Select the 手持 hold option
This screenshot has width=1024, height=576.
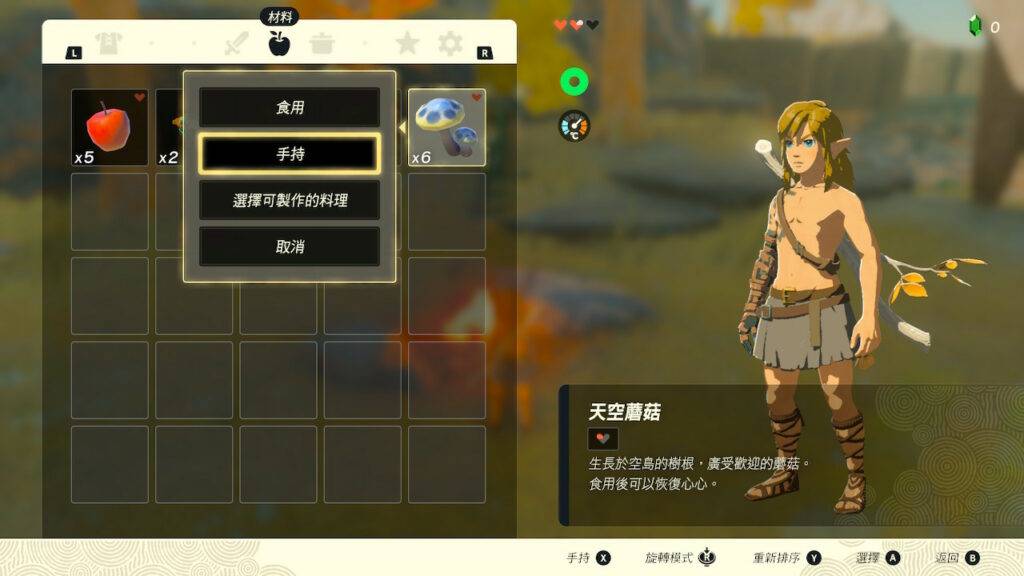point(289,154)
